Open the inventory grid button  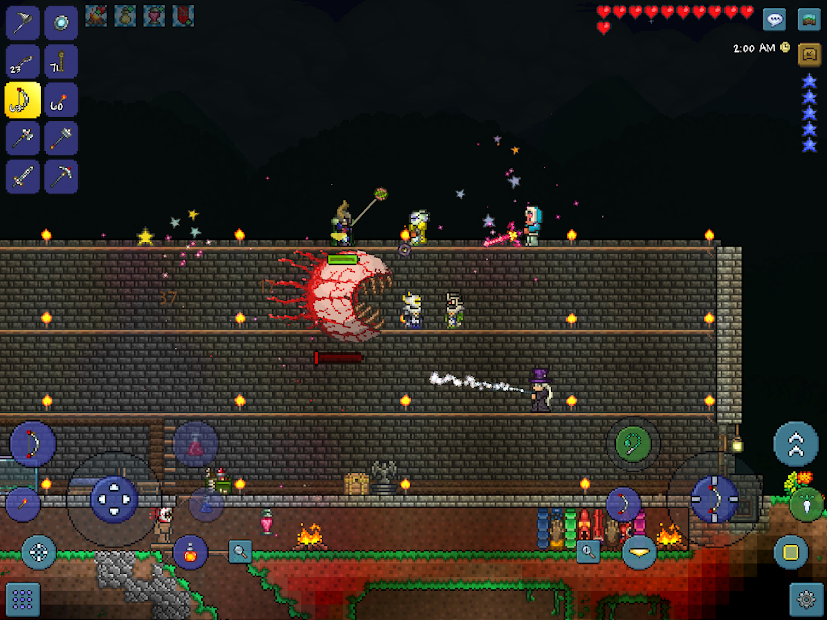(x=22, y=599)
